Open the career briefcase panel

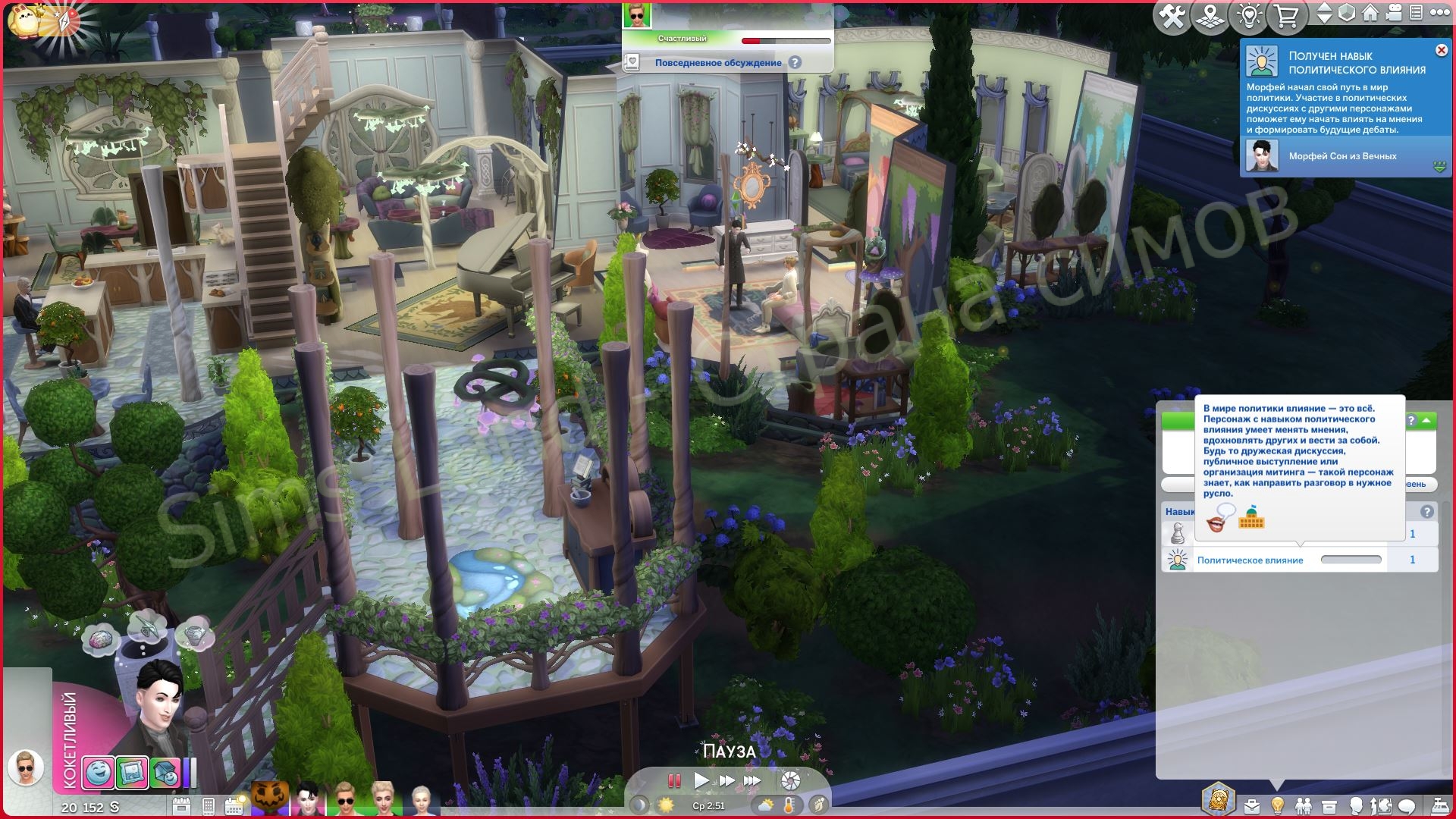1251,805
